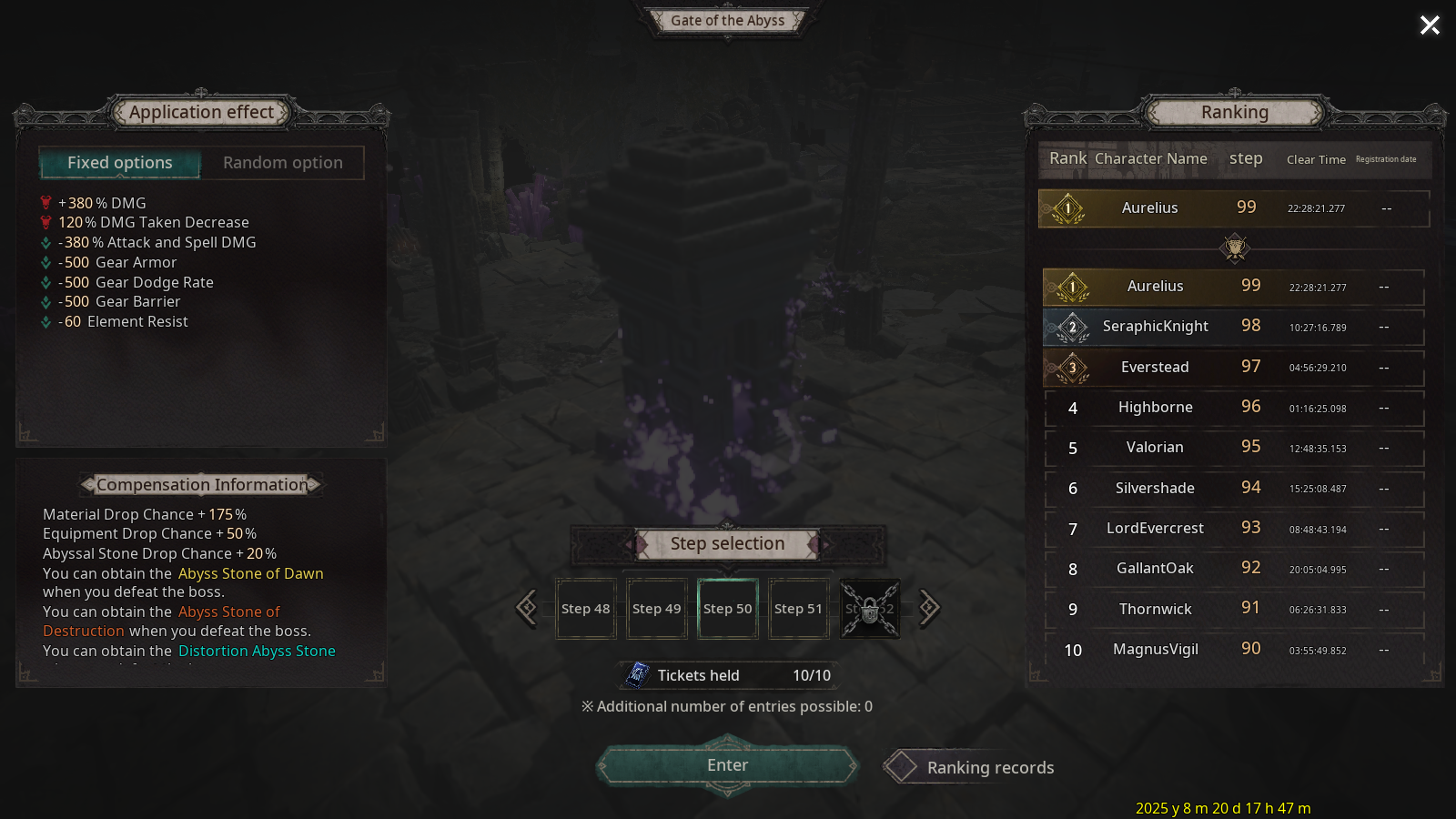The width and height of the screenshot is (1456, 819).
Task: Select SeraphicKnight's ranking row
Action: 1233,327
